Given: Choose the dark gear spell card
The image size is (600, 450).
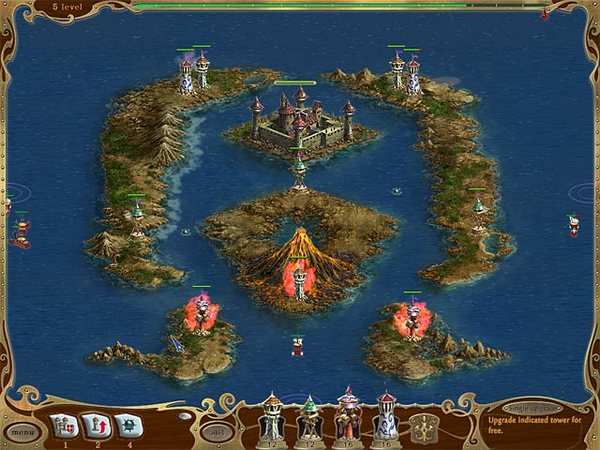Looking at the screenshot, I should click(x=127, y=426).
